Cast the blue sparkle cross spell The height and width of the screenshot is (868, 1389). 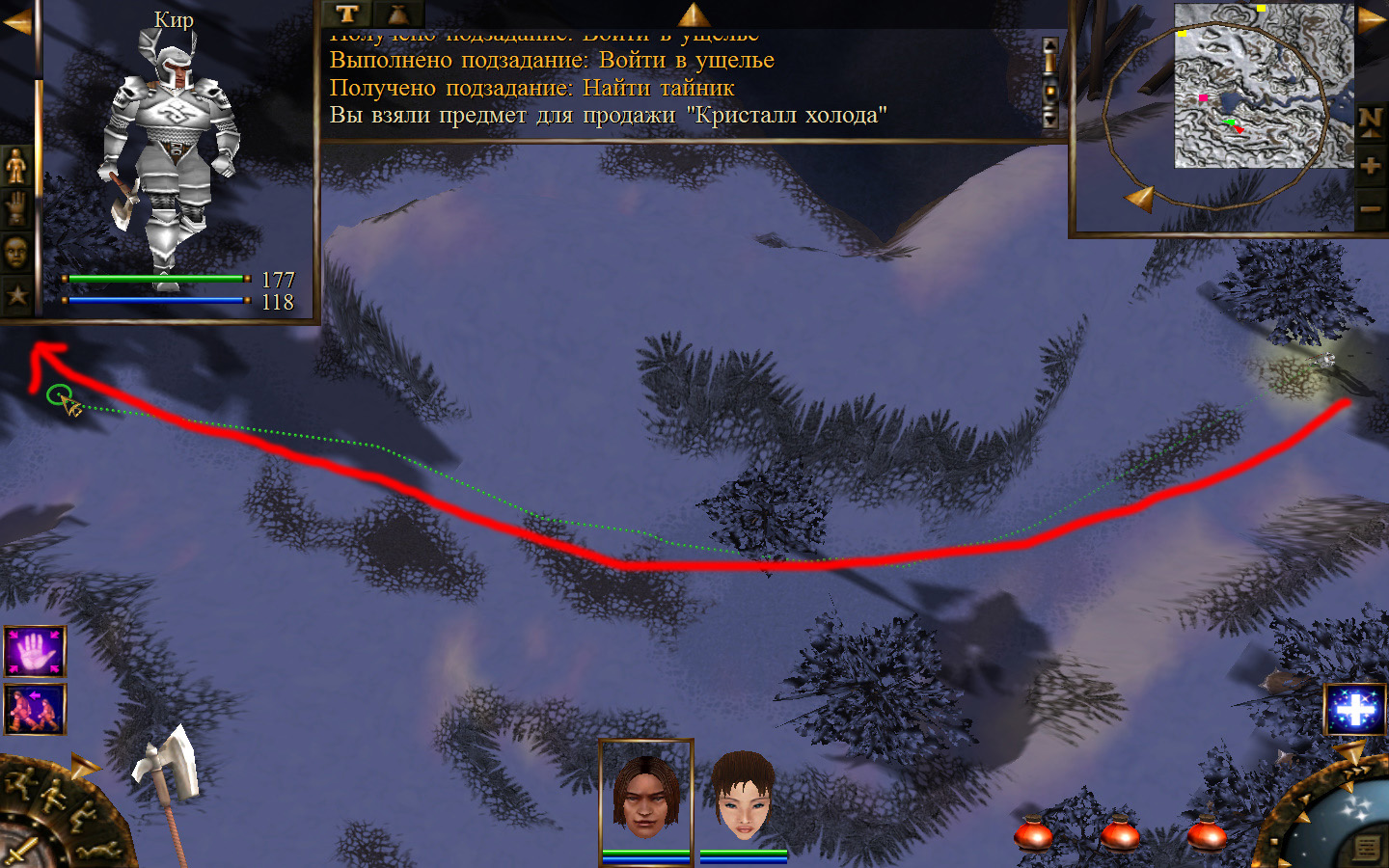1355,710
